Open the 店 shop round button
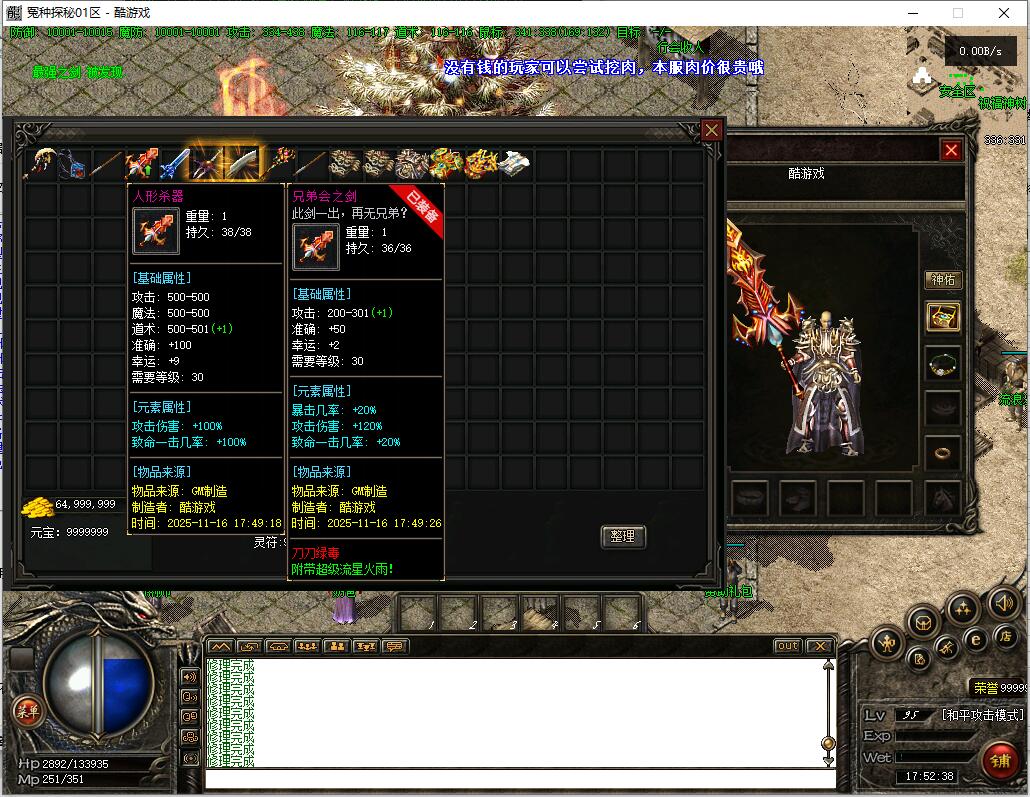The height and width of the screenshot is (797, 1030). click(x=1004, y=636)
